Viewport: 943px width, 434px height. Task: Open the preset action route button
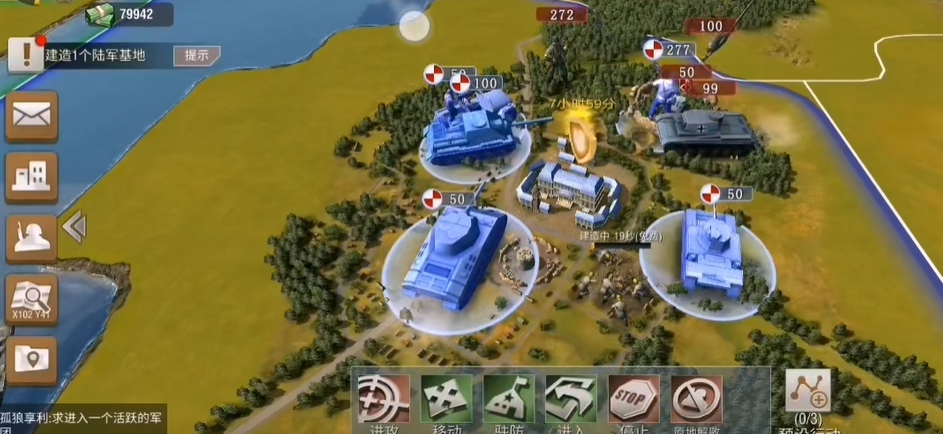pyautogui.click(x=808, y=396)
